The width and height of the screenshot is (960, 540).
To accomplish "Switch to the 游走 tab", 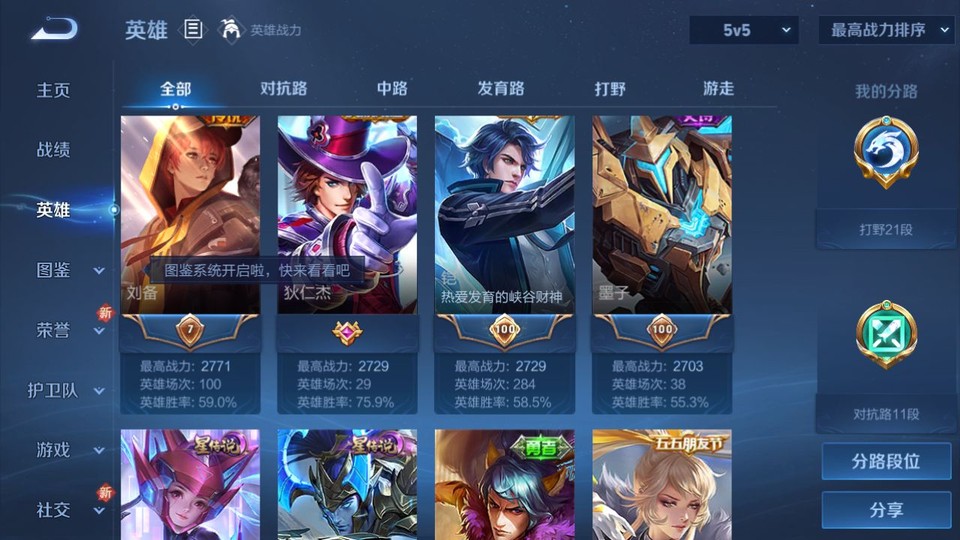I will pyautogui.click(x=718, y=89).
